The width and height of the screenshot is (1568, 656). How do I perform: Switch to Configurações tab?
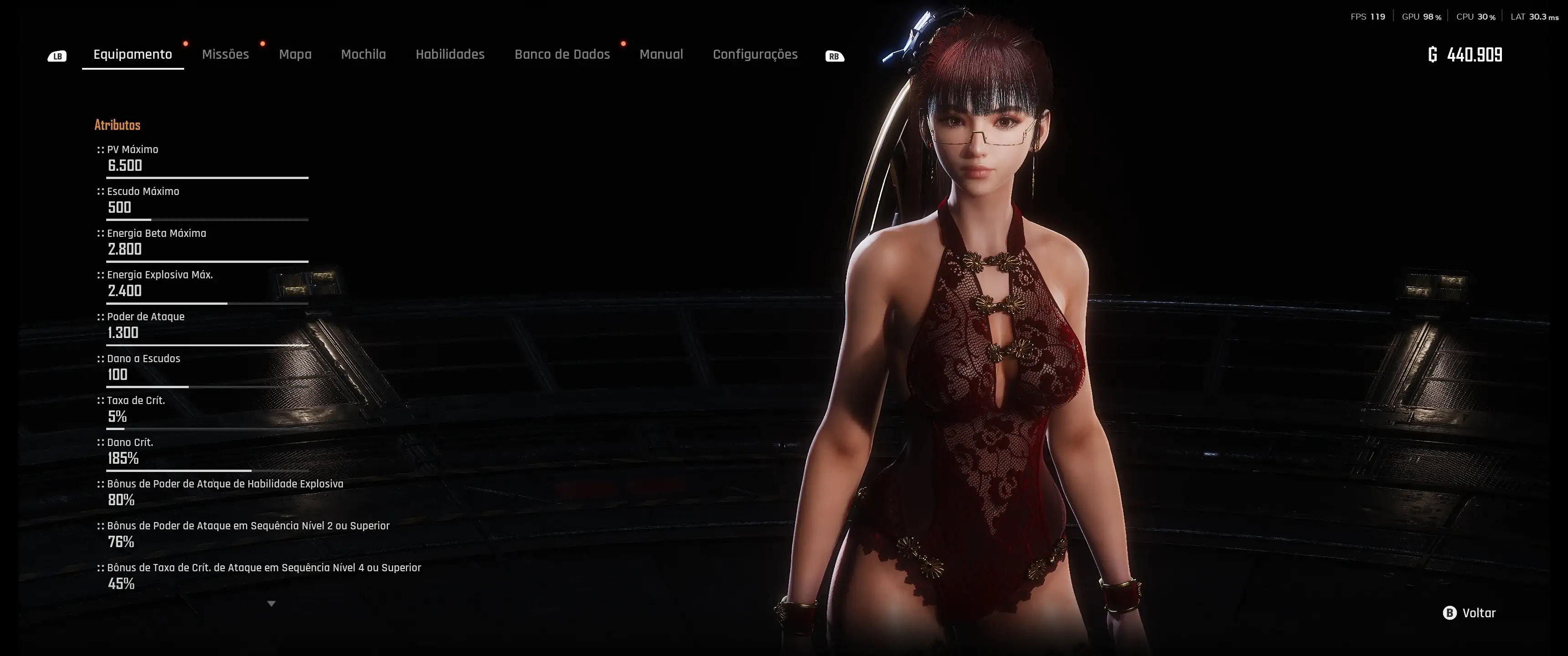tap(755, 54)
